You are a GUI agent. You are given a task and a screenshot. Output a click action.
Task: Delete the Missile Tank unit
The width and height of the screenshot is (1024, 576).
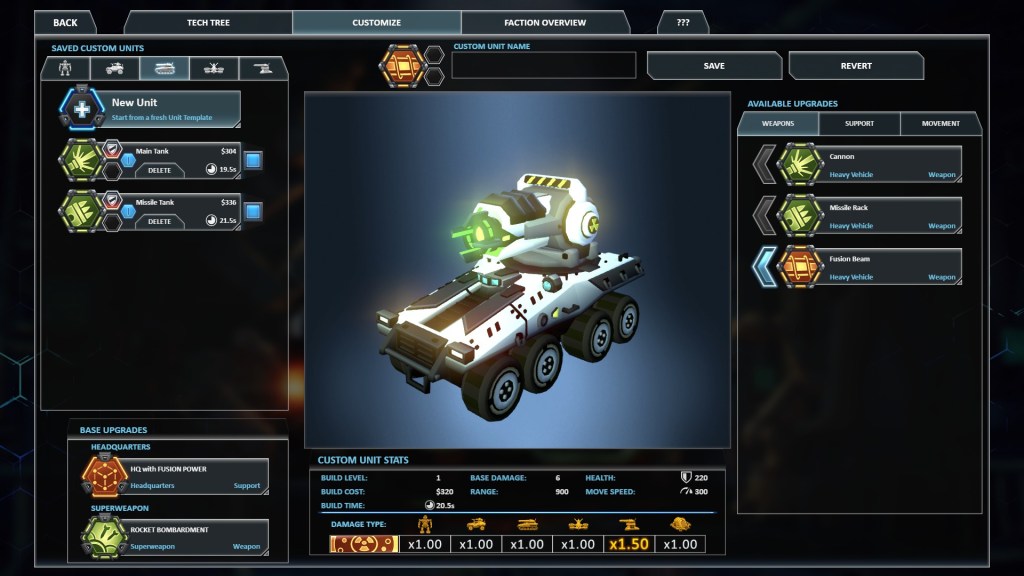(160, 221)
